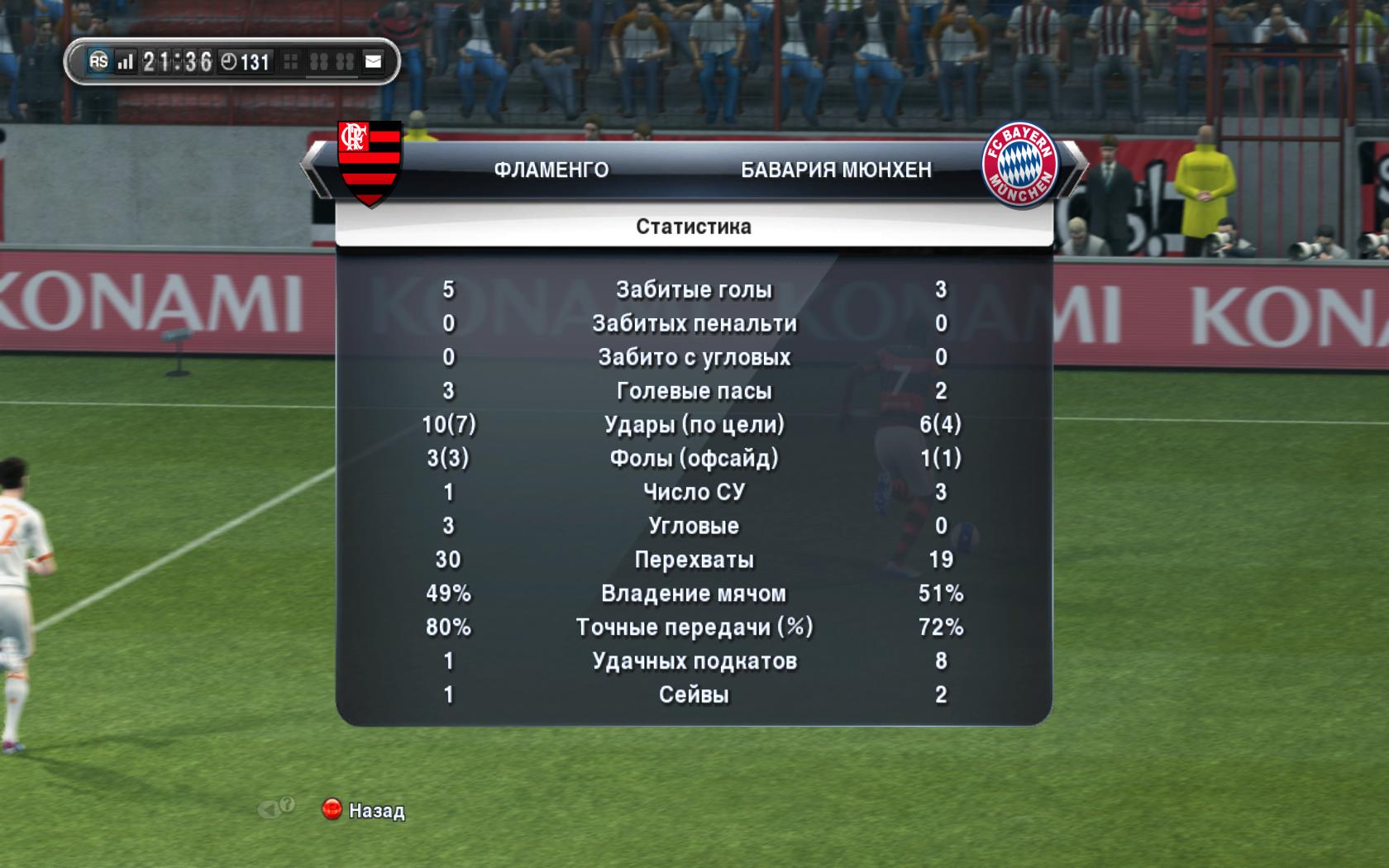Image resolution: width=1389 pixels, height=868 pixels.
Task: Click the RS badge in the status bar
Action: (99, 61)
